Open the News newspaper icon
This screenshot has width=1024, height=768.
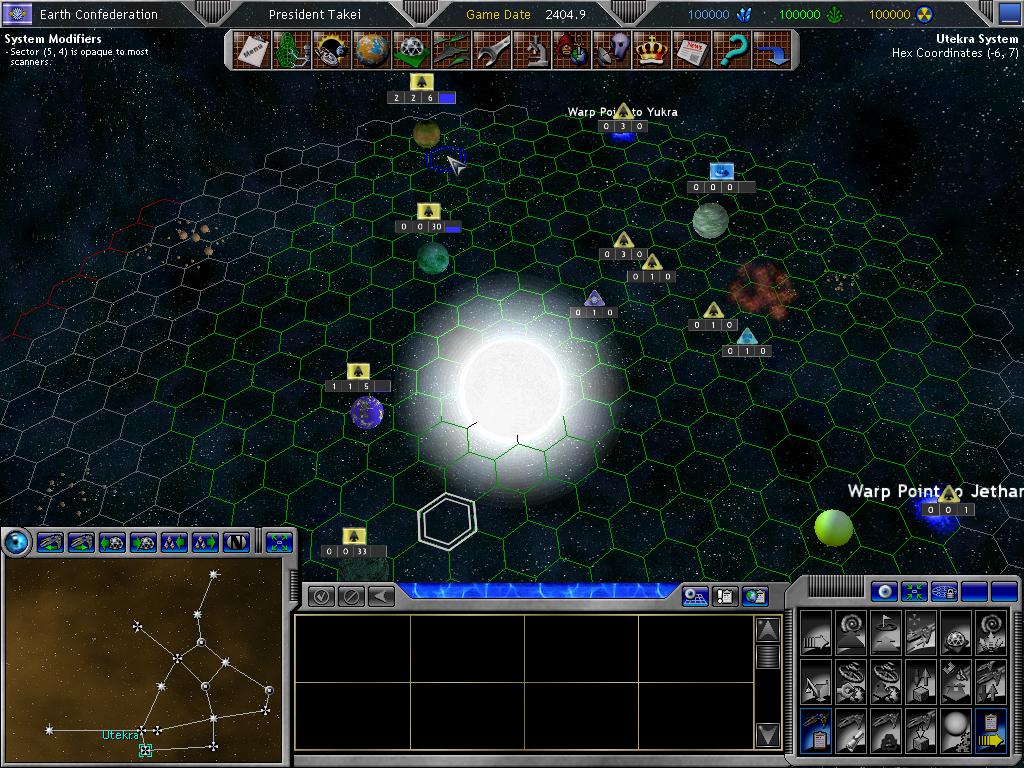point(692,49)
